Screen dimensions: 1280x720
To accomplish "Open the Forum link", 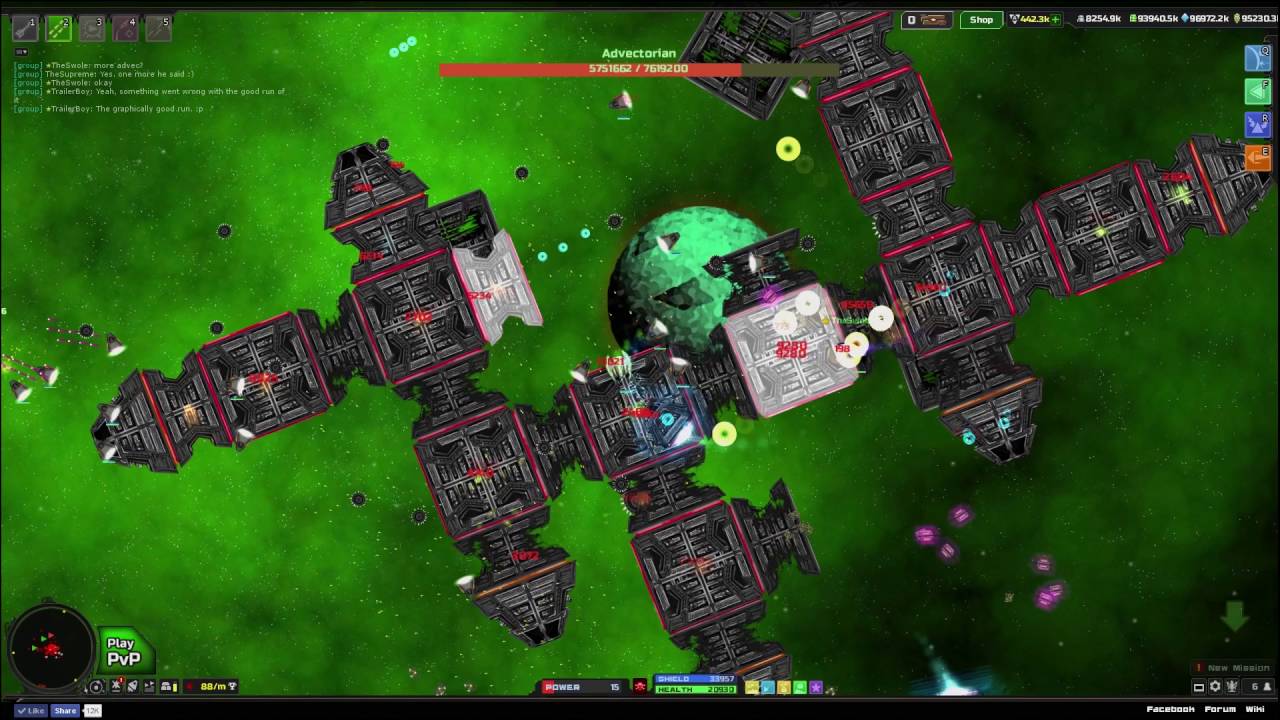I will point(1219,709).
